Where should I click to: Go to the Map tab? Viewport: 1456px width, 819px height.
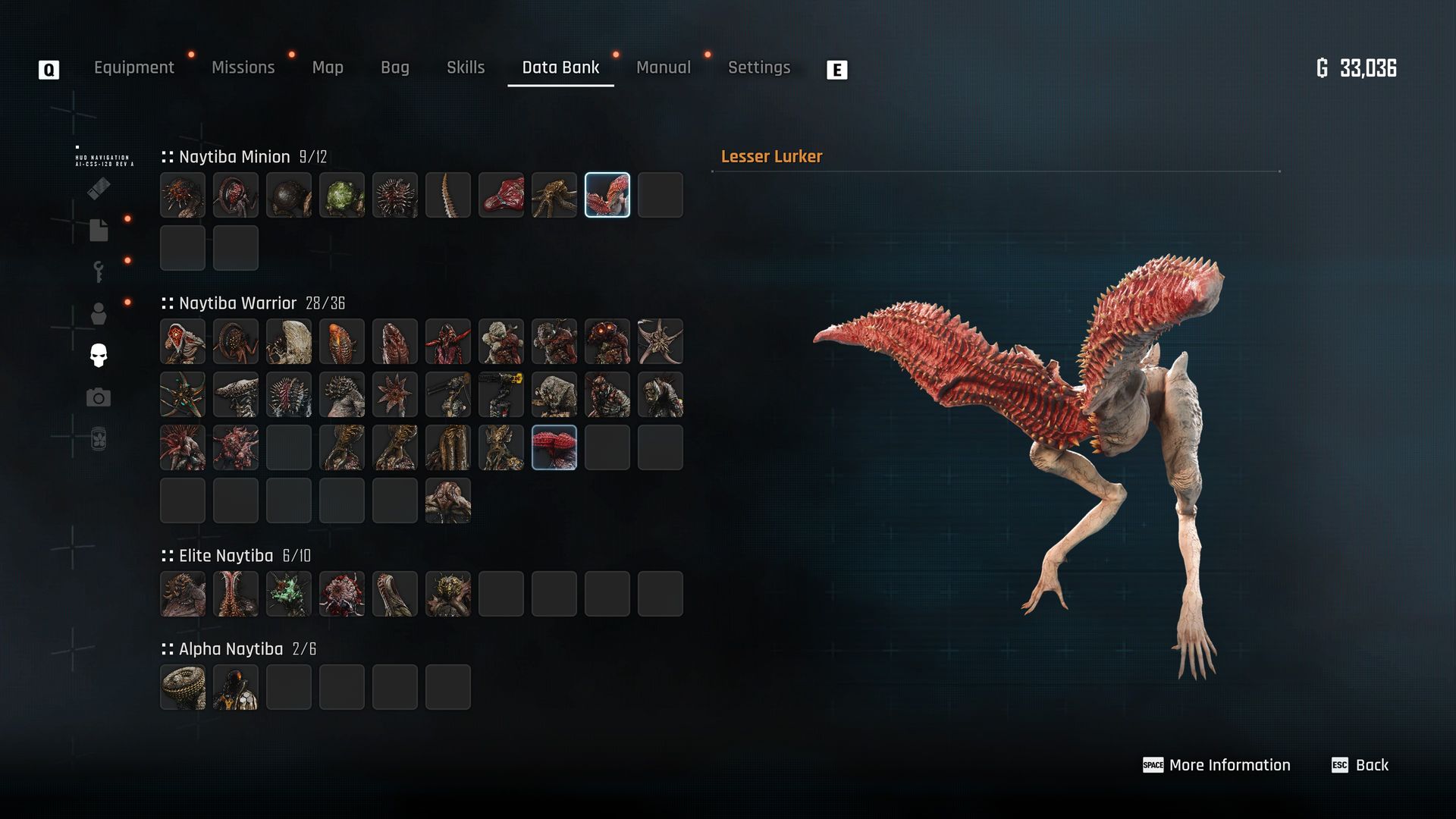pyautogui.click(x=328, y=67)
